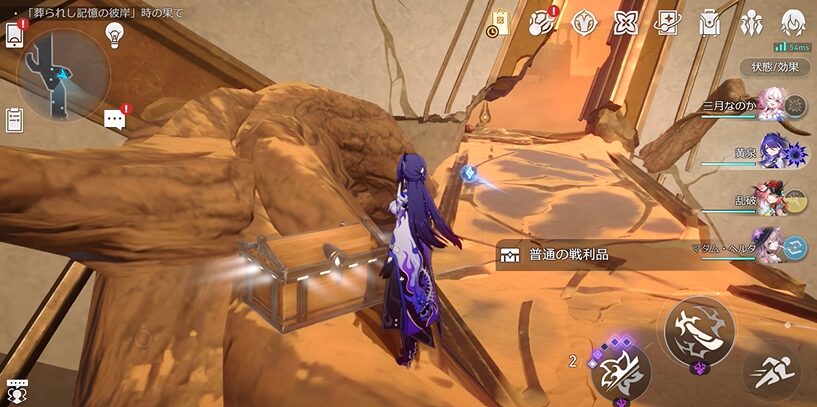Toggle the sprint running button

771,375
